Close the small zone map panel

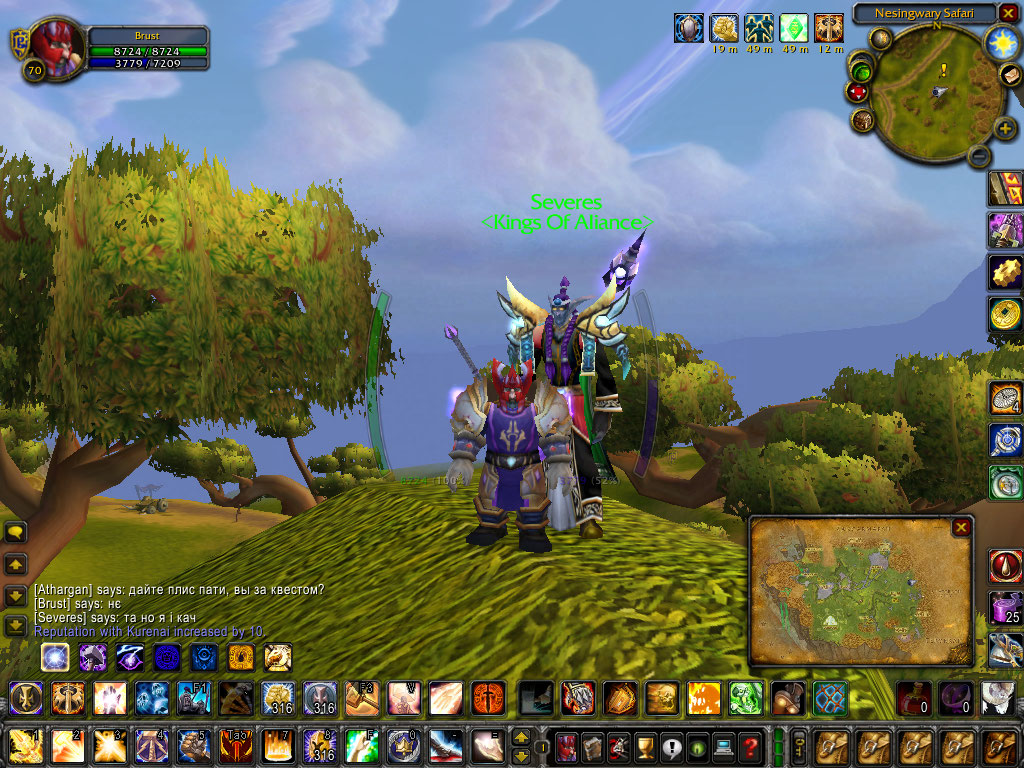(961, 527)
